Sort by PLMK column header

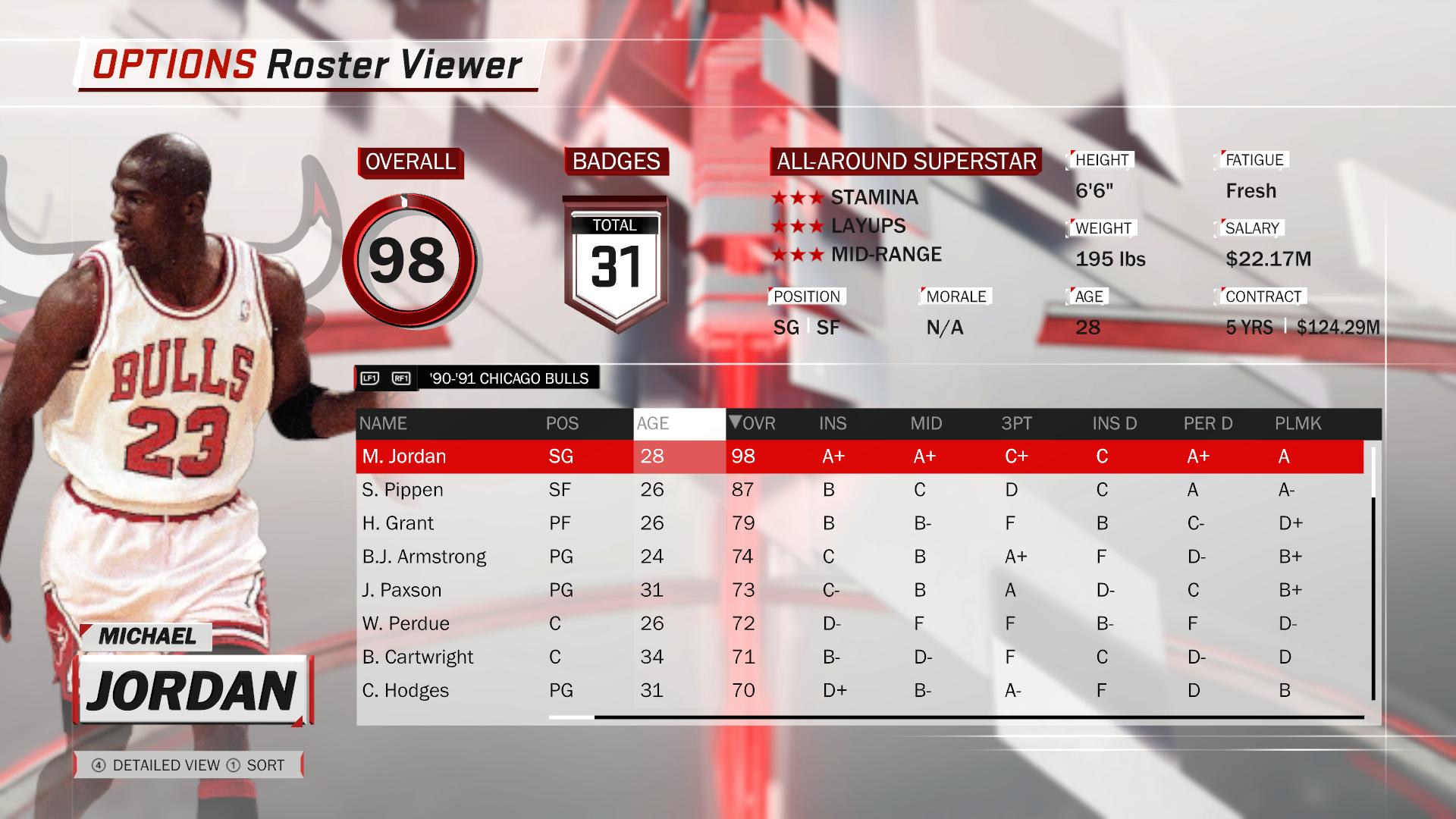(x=1298, y=424)
